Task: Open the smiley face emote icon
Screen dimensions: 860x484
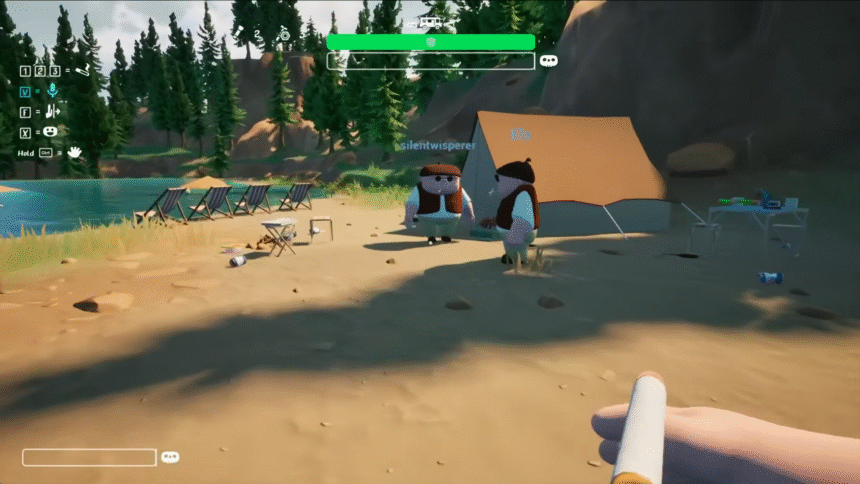Action: pos(51,132)
